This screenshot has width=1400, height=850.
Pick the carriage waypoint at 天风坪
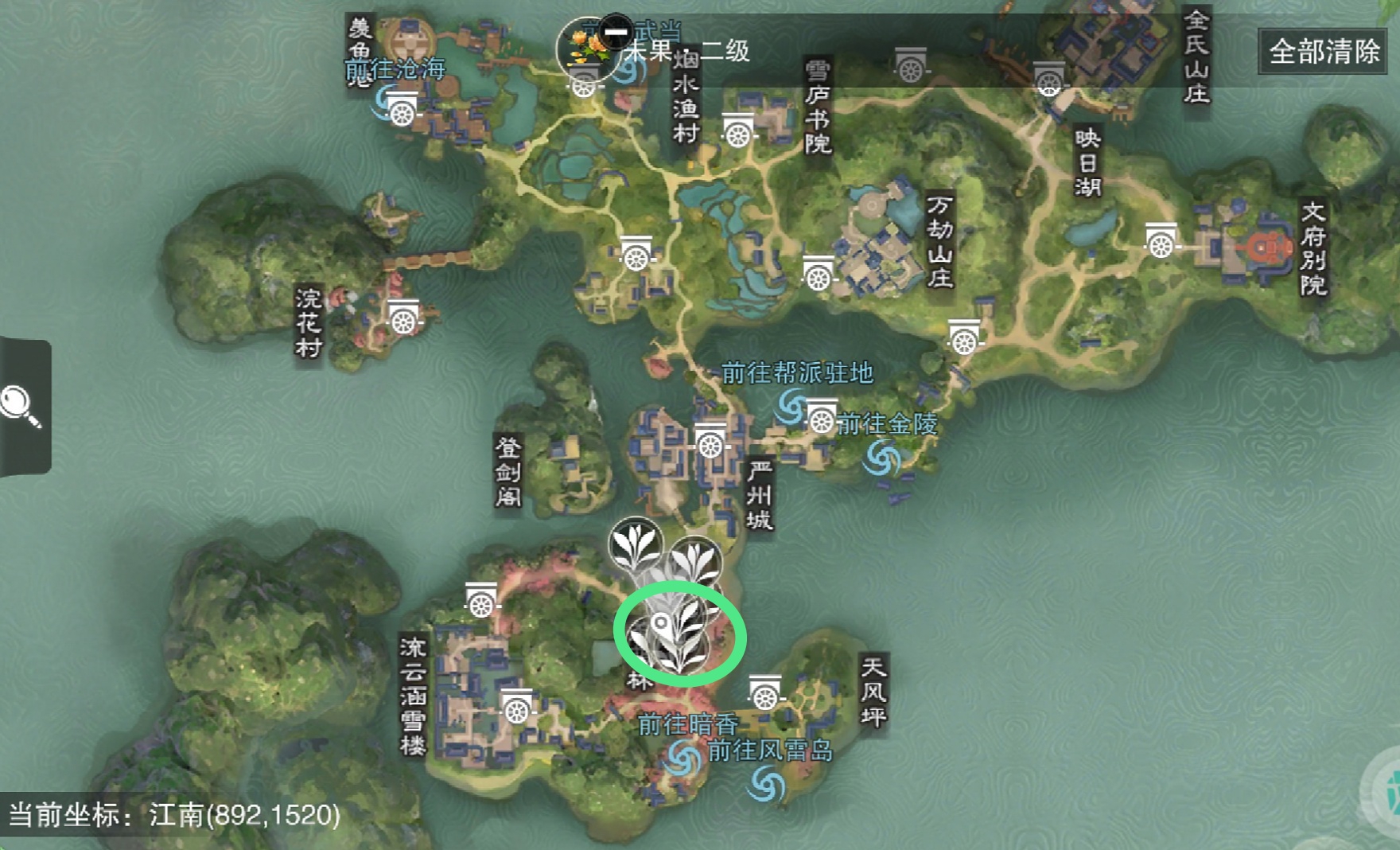pos(765,695)
